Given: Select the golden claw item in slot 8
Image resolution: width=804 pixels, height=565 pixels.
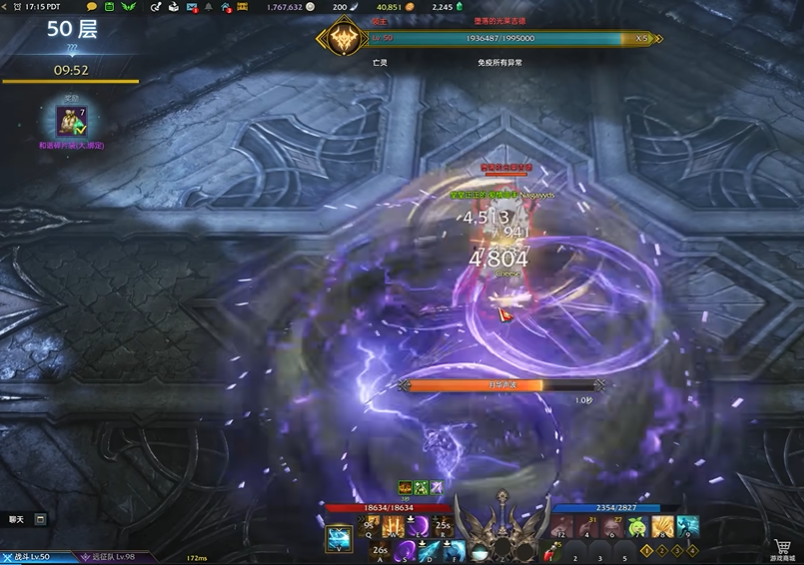Looking at the screenshot, I should tap(662, 526).
